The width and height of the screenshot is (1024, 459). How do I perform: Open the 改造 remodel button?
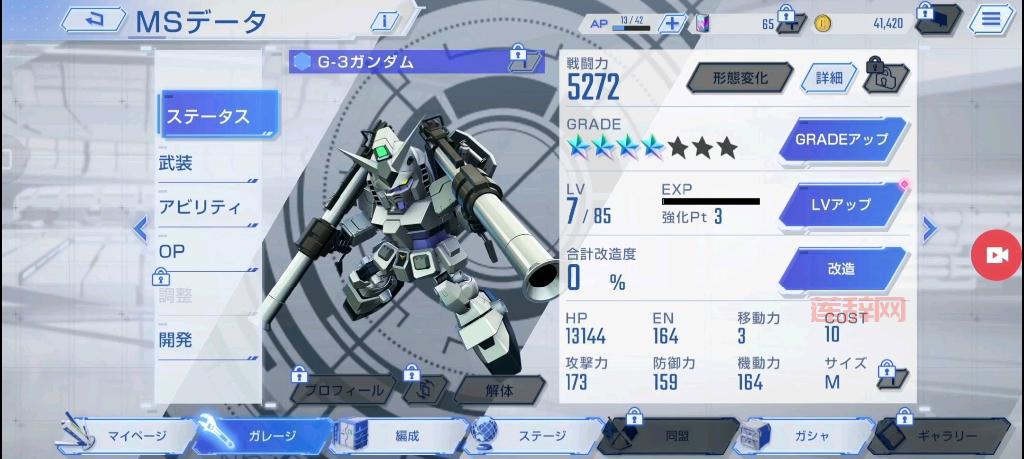pos(841,268)
